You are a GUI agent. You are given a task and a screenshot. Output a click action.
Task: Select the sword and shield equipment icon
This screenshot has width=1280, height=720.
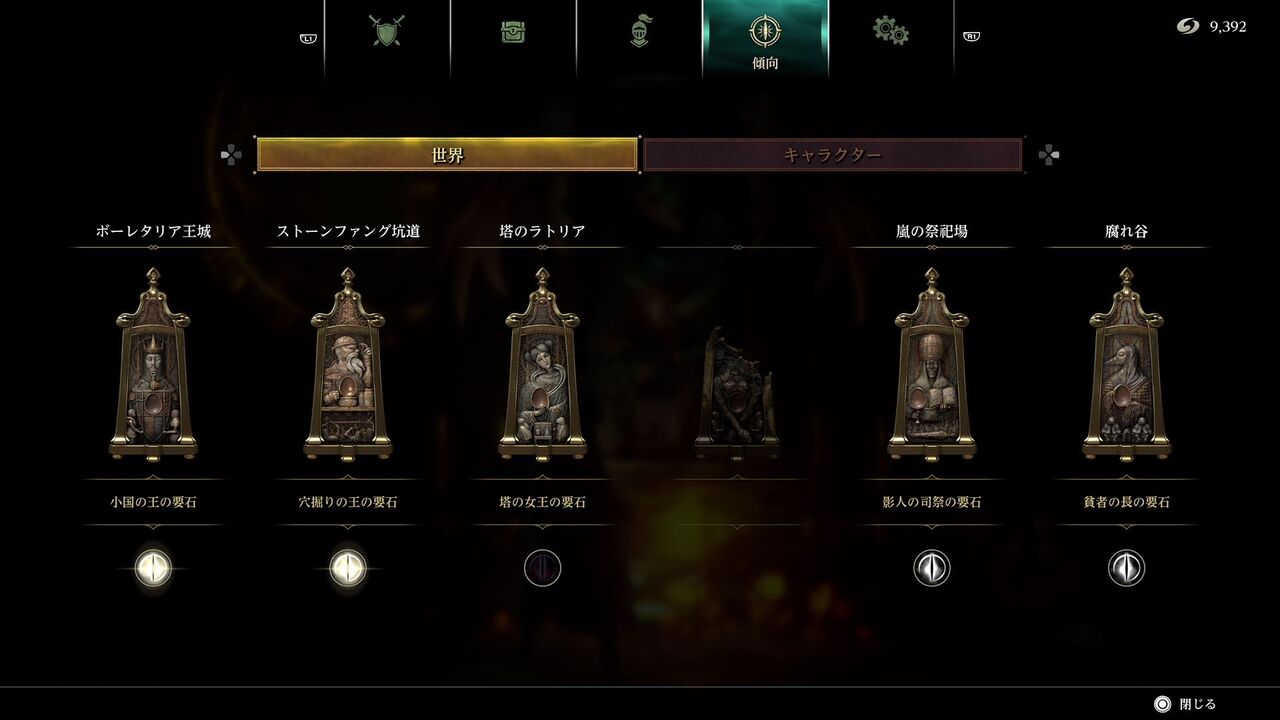pyautogui.click(x=388, y=31)
